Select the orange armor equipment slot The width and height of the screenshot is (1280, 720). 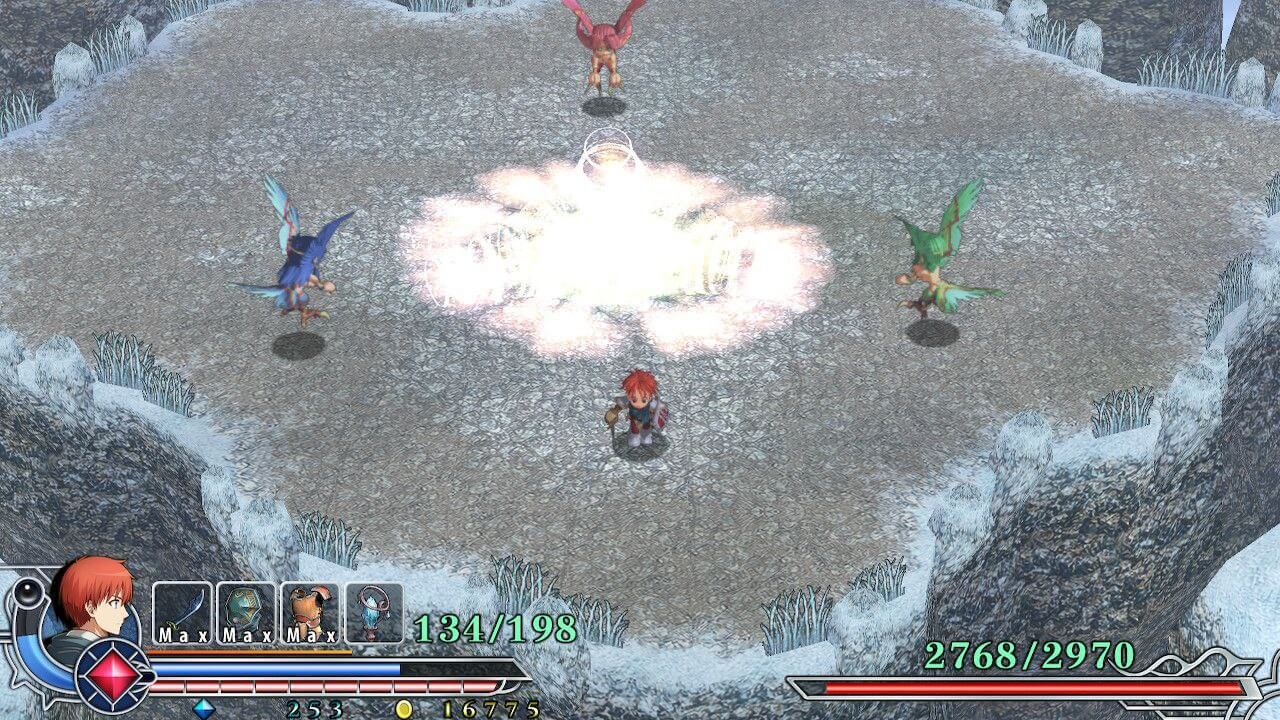coord(310,612)
